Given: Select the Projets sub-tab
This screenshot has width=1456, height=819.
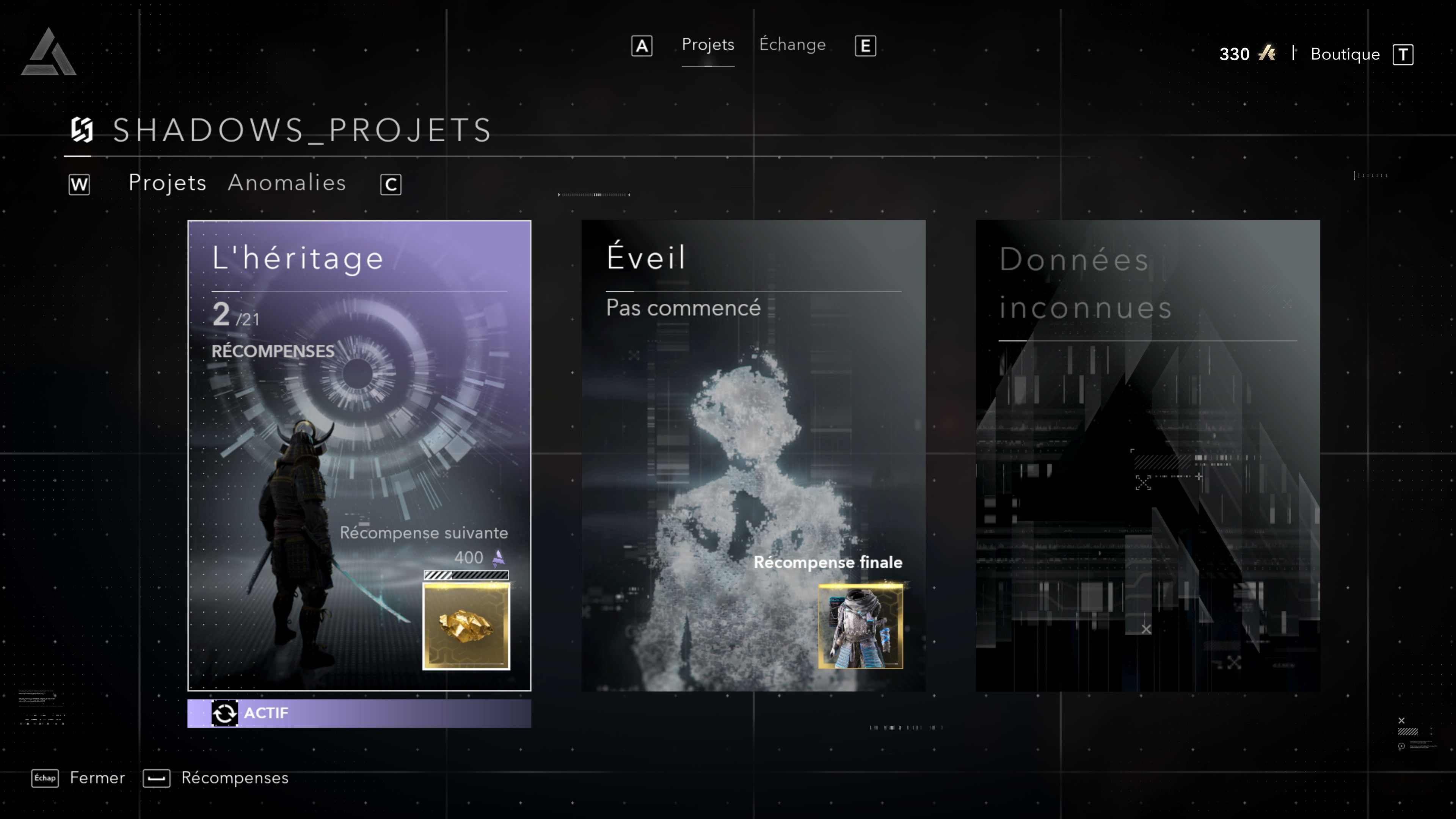Looking at the screenshot, I should coord(167,183).
